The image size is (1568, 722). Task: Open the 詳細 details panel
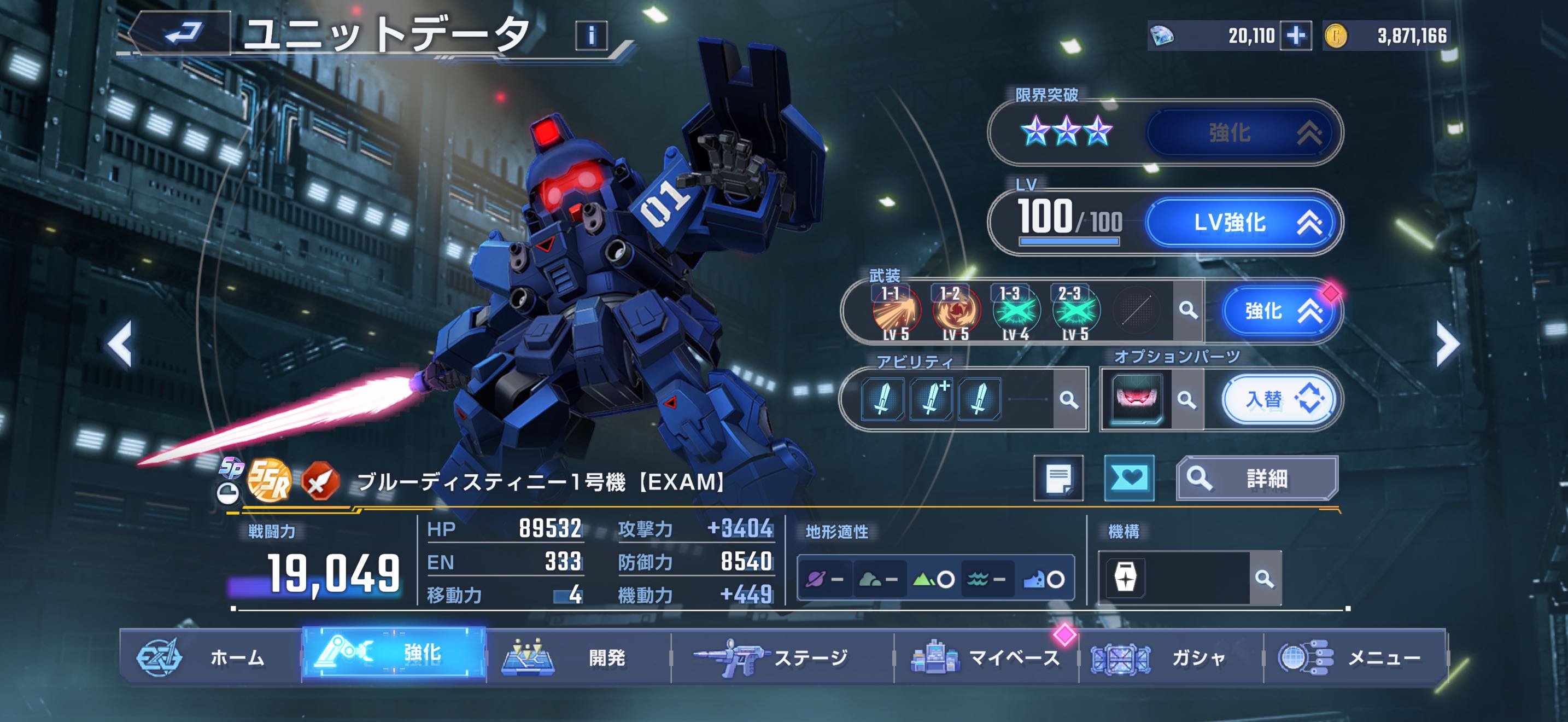tap(1256, 479)
